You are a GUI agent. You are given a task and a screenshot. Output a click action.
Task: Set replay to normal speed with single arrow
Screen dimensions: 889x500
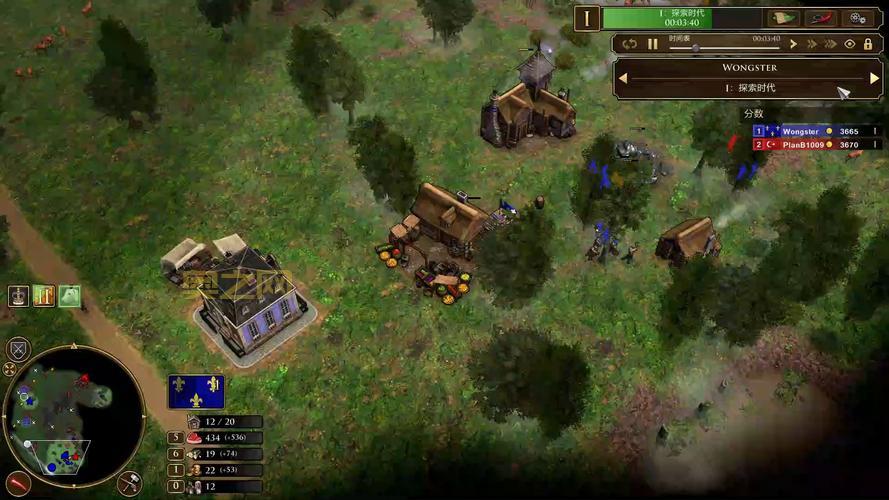(x=793, y=44)
